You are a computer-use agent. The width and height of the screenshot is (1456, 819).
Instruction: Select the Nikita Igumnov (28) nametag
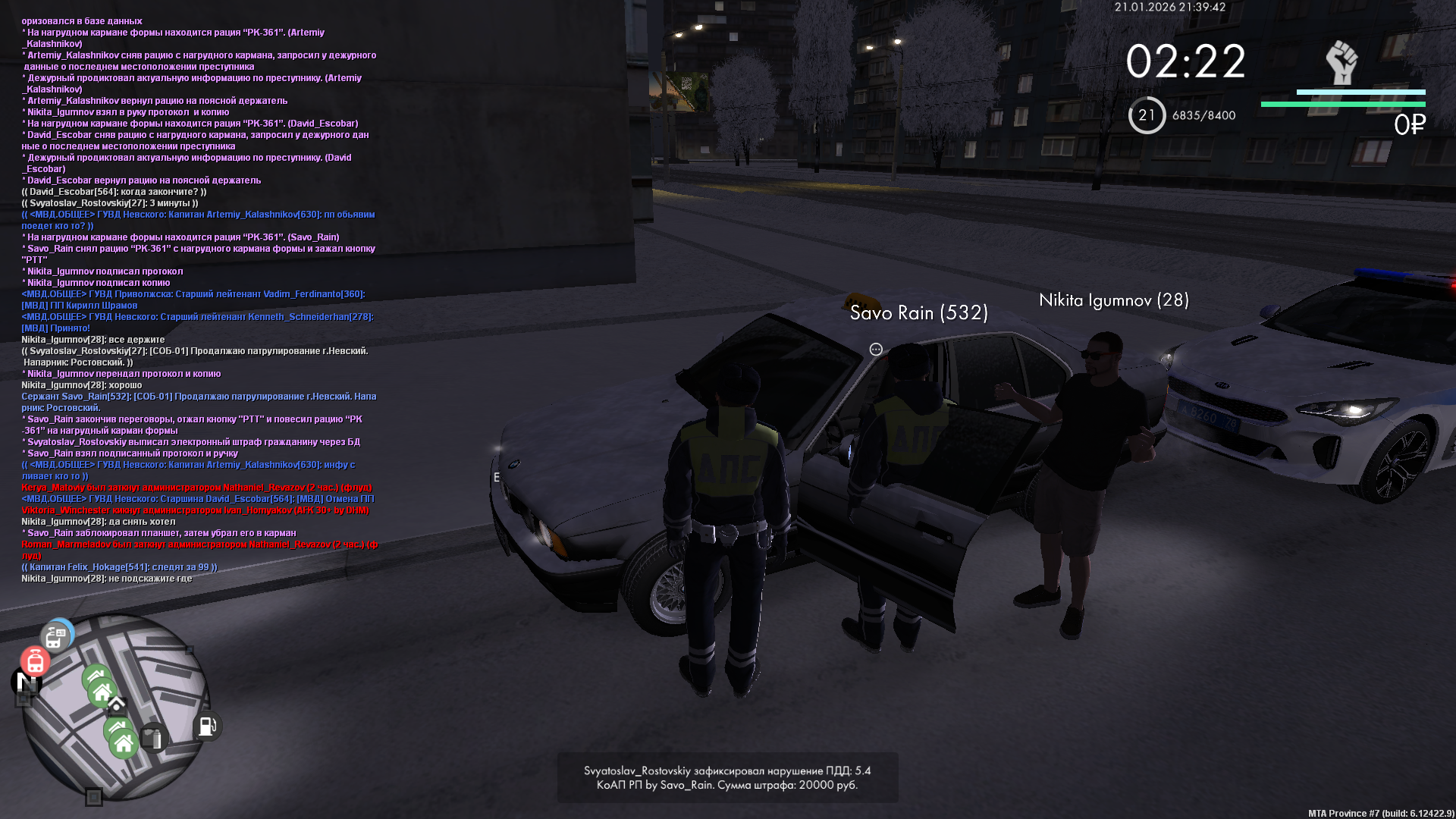1113,300
